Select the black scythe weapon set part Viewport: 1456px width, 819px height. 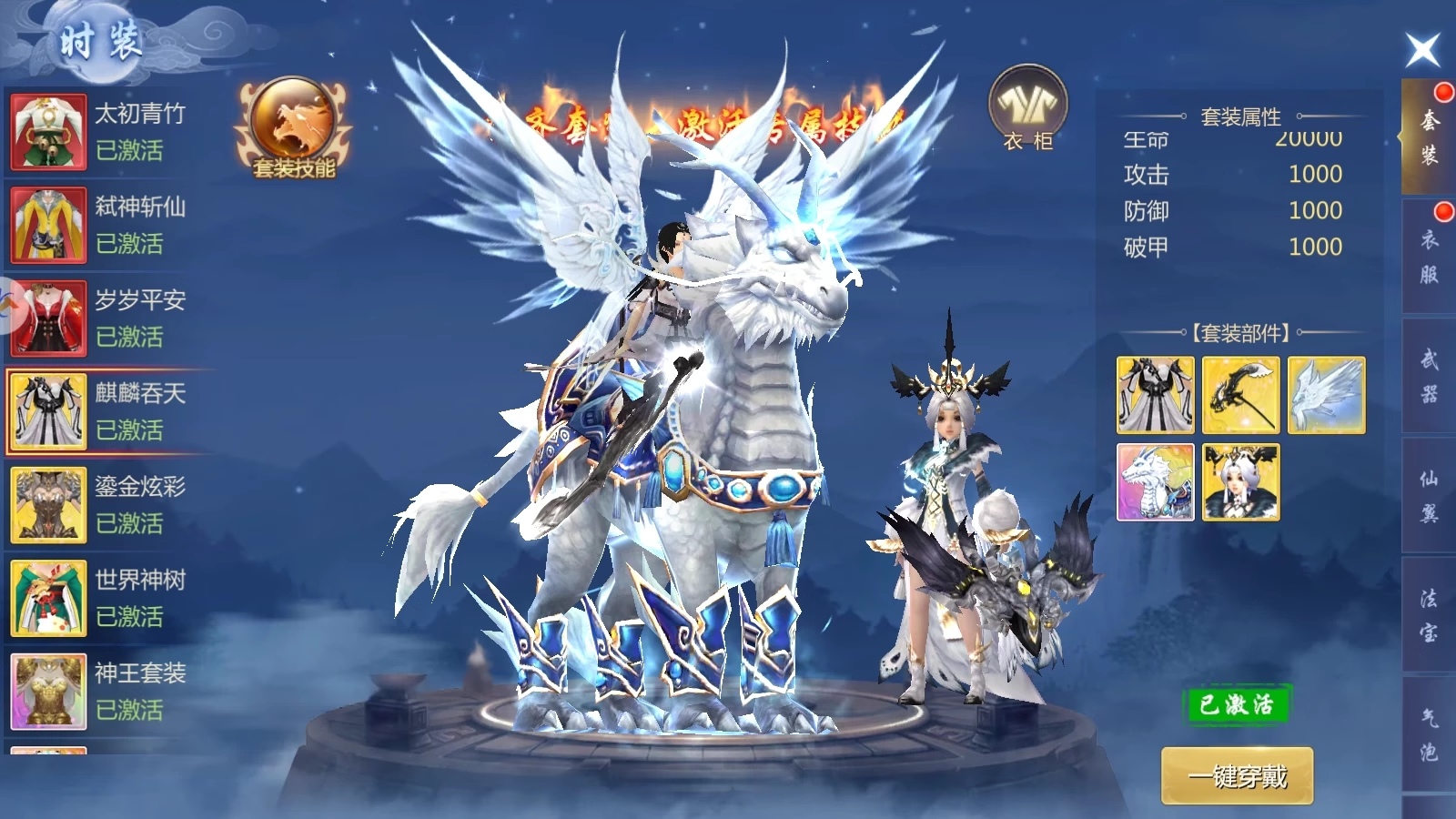coord(1240,395)
